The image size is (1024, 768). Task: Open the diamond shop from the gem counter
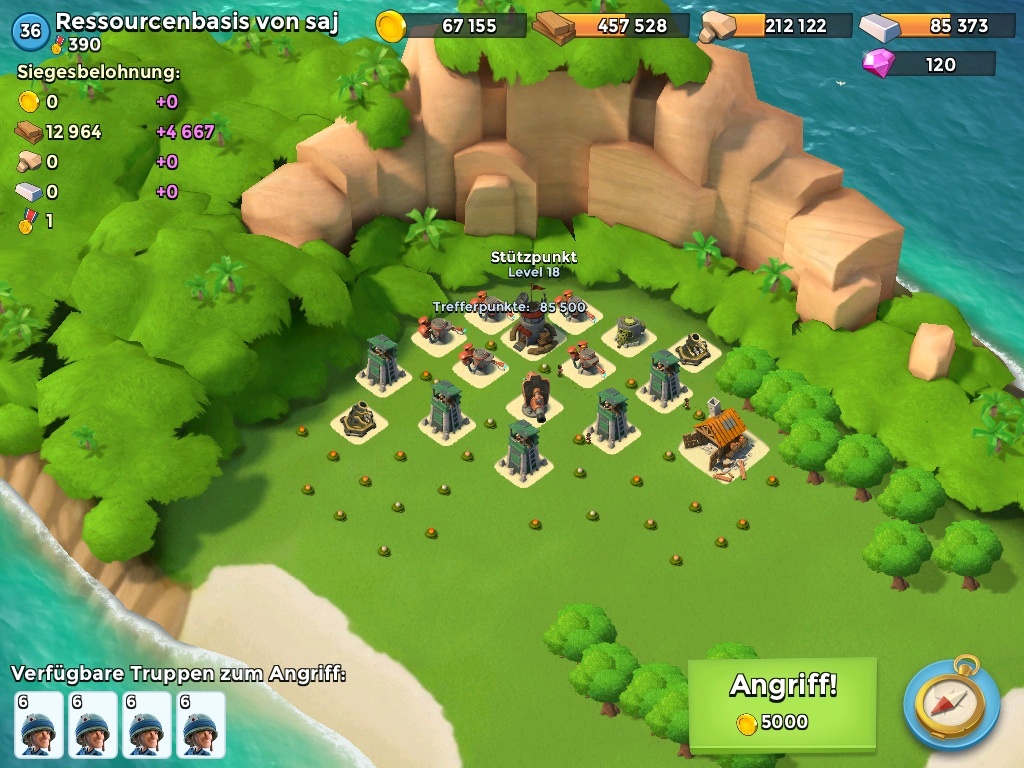coord(929,64)
